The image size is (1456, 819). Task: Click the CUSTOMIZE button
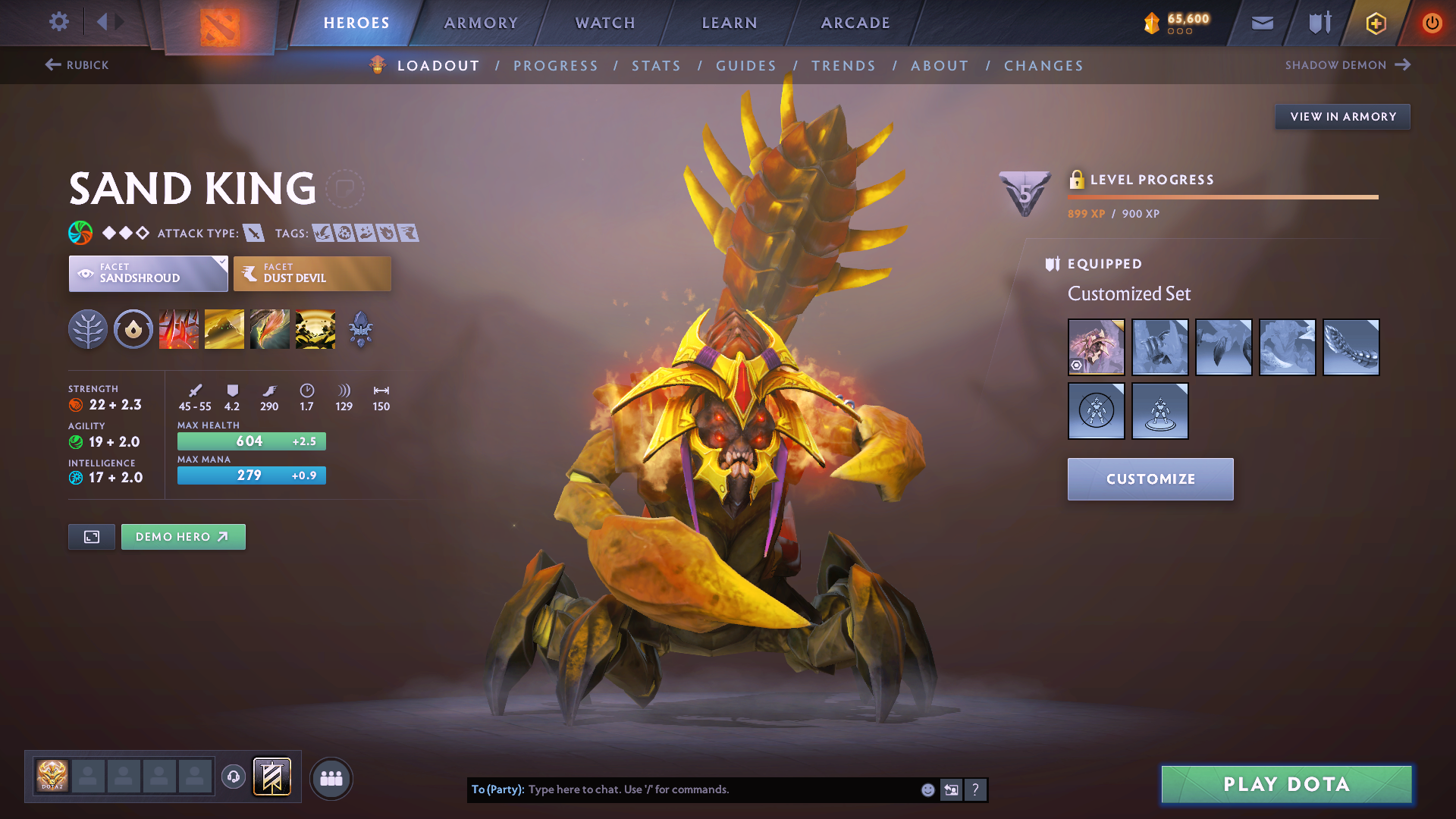click(x=1150, y=479)
